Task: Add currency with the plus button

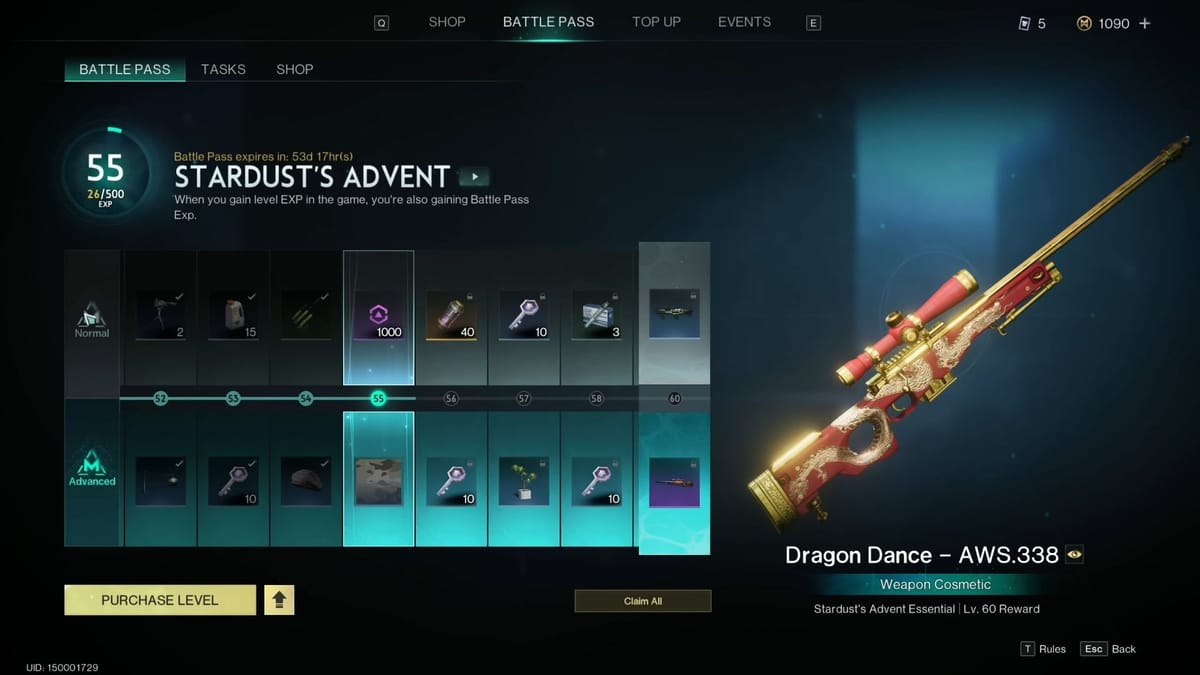Action: [x=1145, y=23]
